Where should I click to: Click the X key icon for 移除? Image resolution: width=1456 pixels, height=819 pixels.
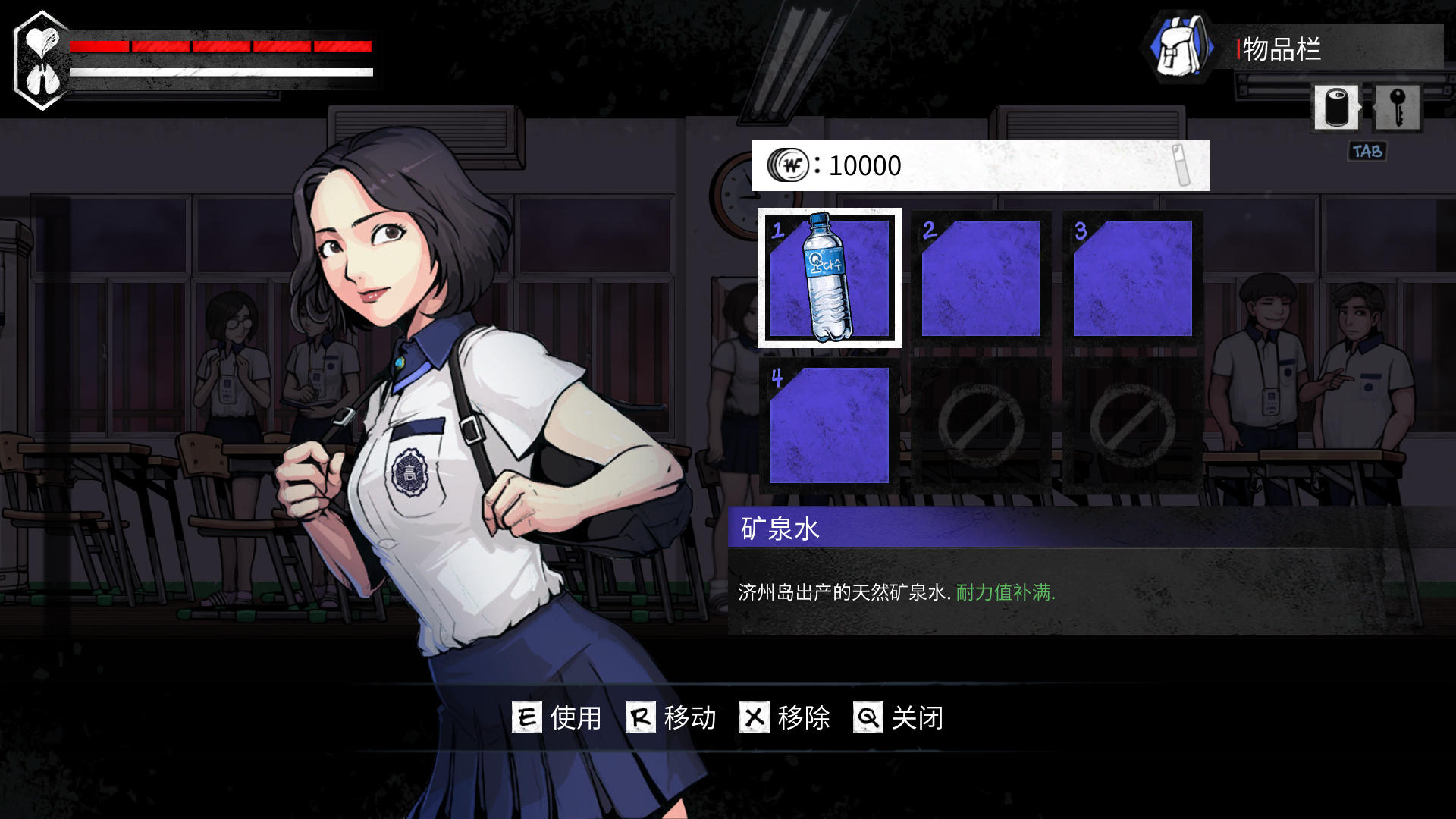(x=753, y=718)
